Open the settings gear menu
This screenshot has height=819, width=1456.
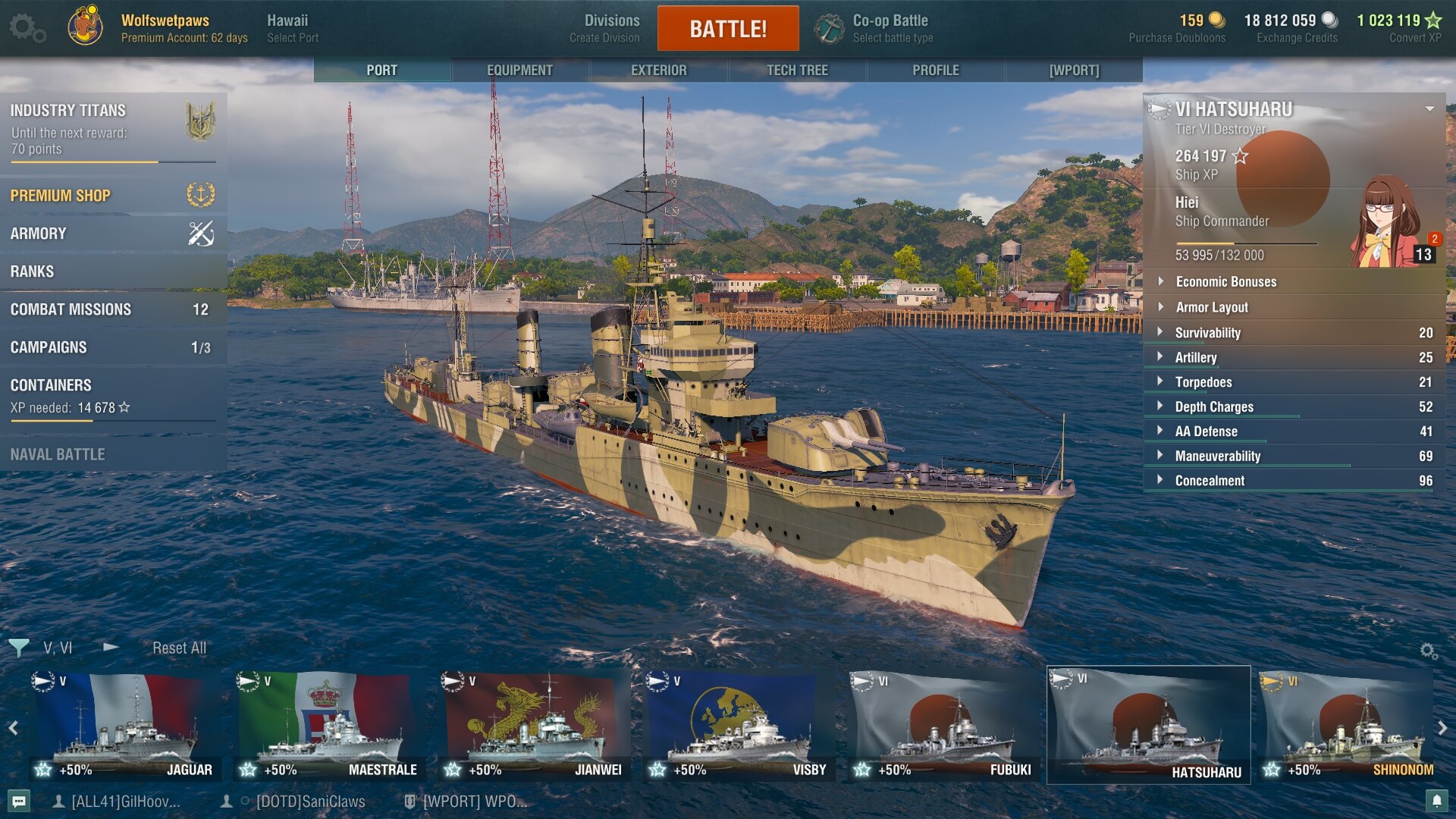[27, 28]
